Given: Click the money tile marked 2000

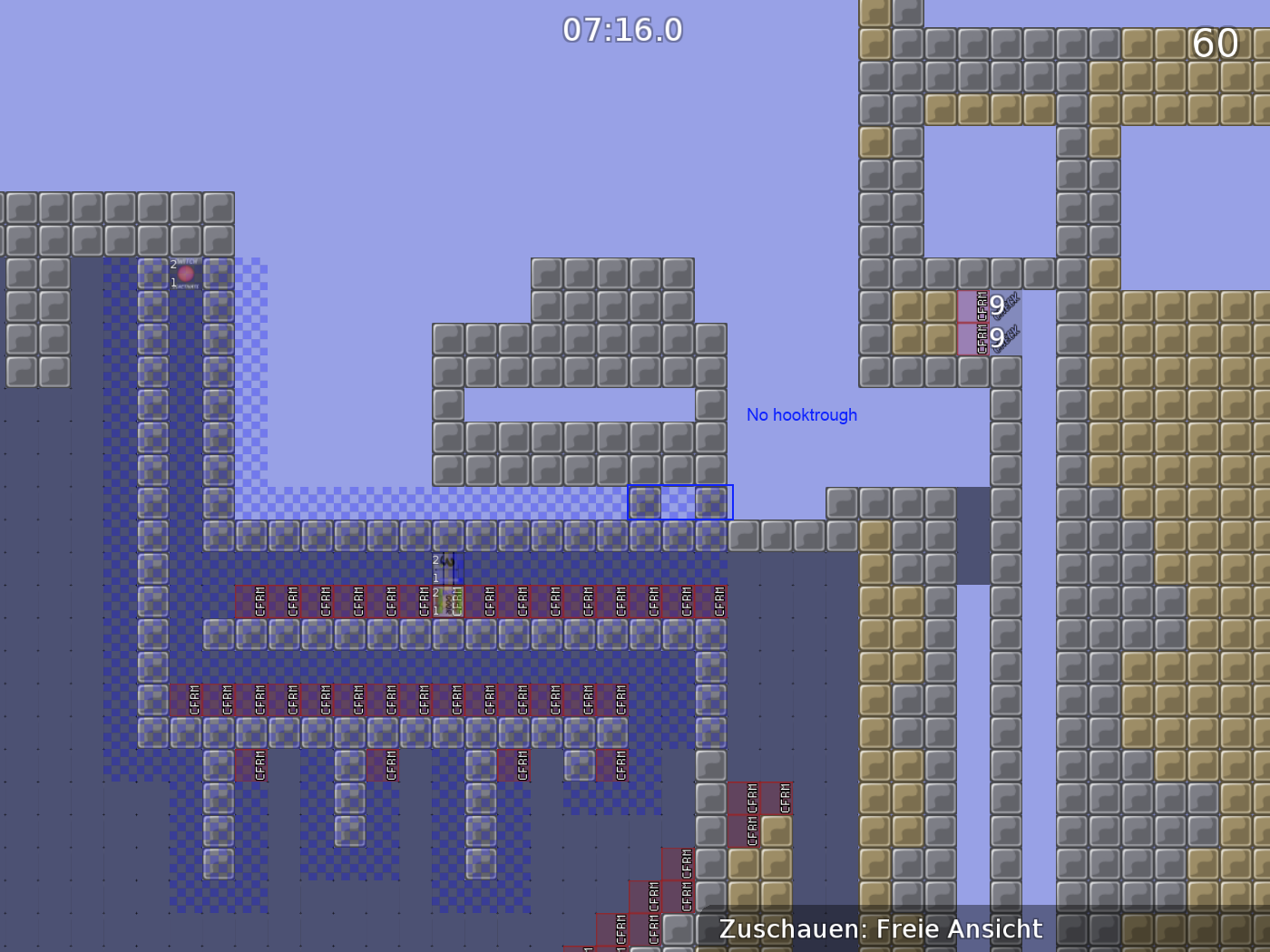Looking at the screenshot, I should [447, 600].
